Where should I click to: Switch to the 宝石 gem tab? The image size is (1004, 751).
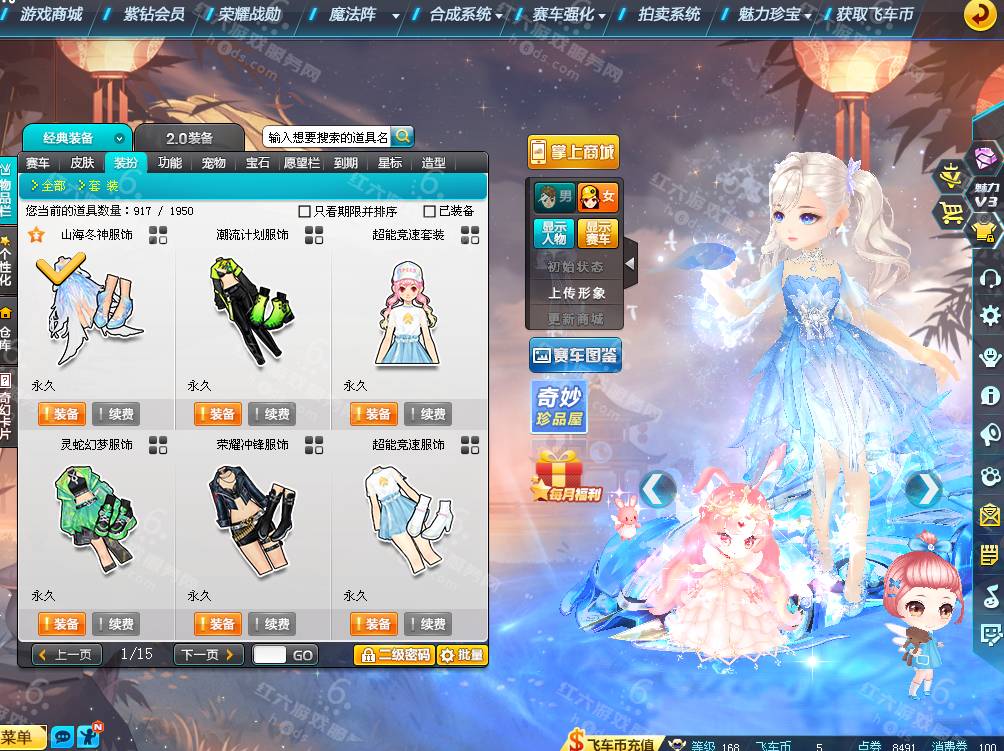pos(258,163)
